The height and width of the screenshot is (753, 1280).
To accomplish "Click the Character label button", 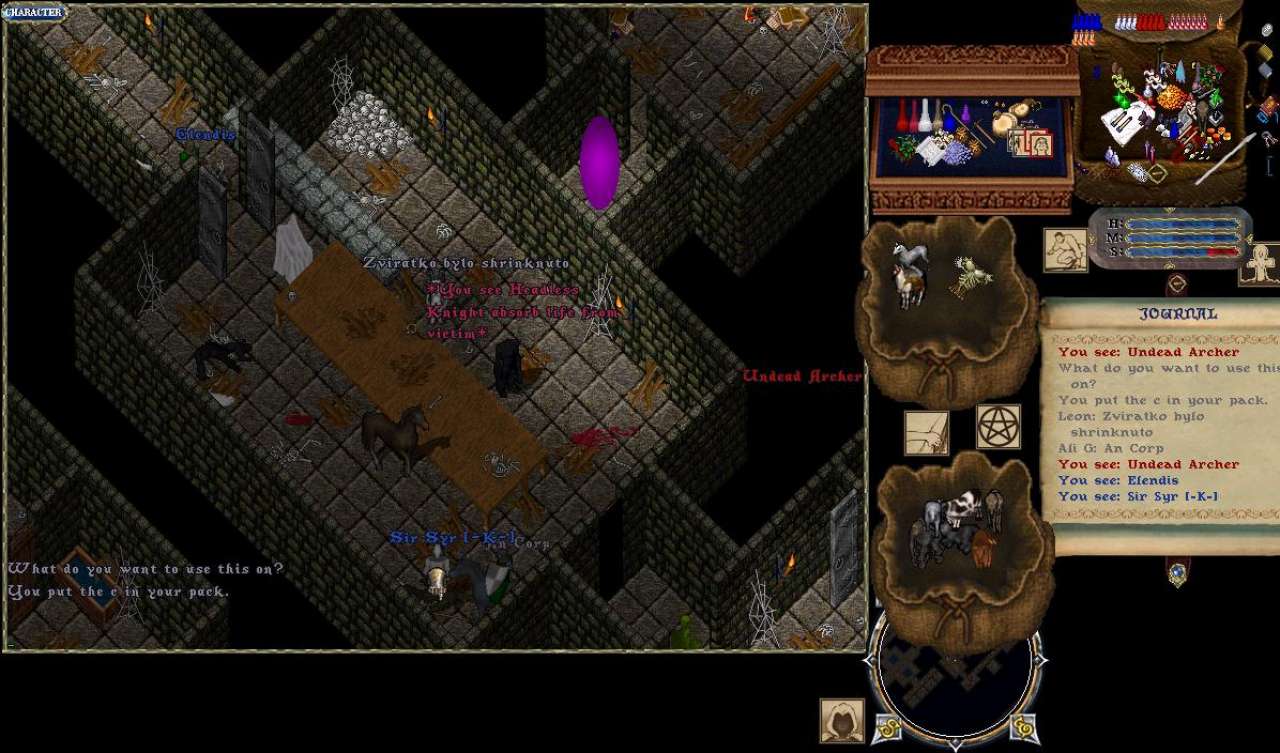I will [35, 12].
